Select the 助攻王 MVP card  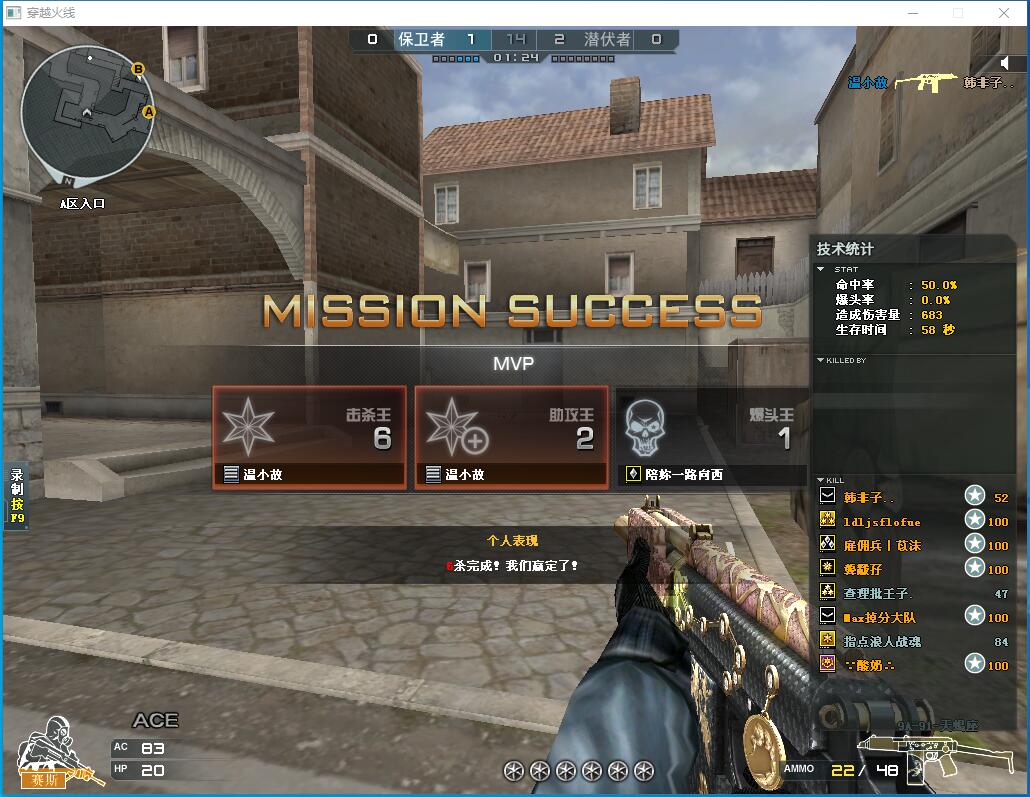point(511,437)
